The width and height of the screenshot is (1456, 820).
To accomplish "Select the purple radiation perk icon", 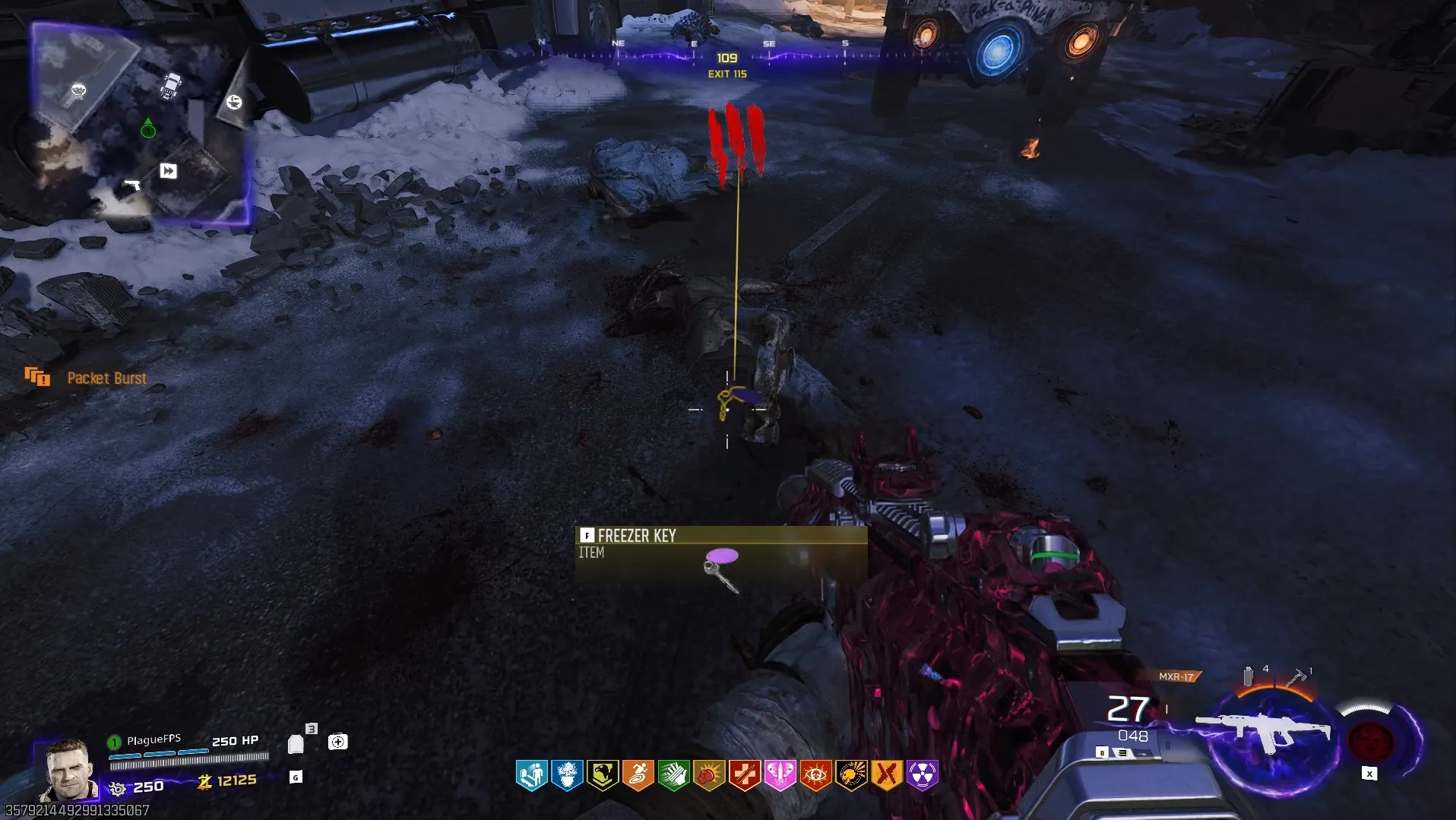I will (922, 775).
